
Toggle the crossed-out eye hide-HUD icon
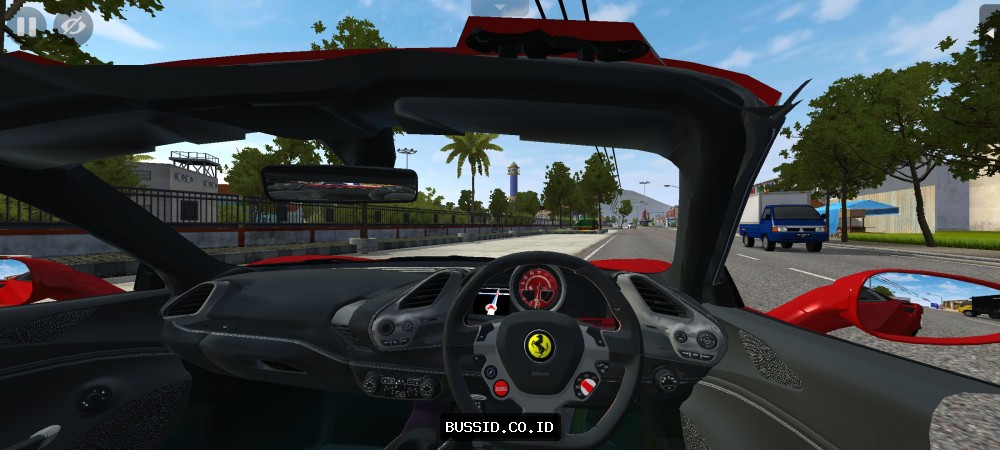coord(72,26)
